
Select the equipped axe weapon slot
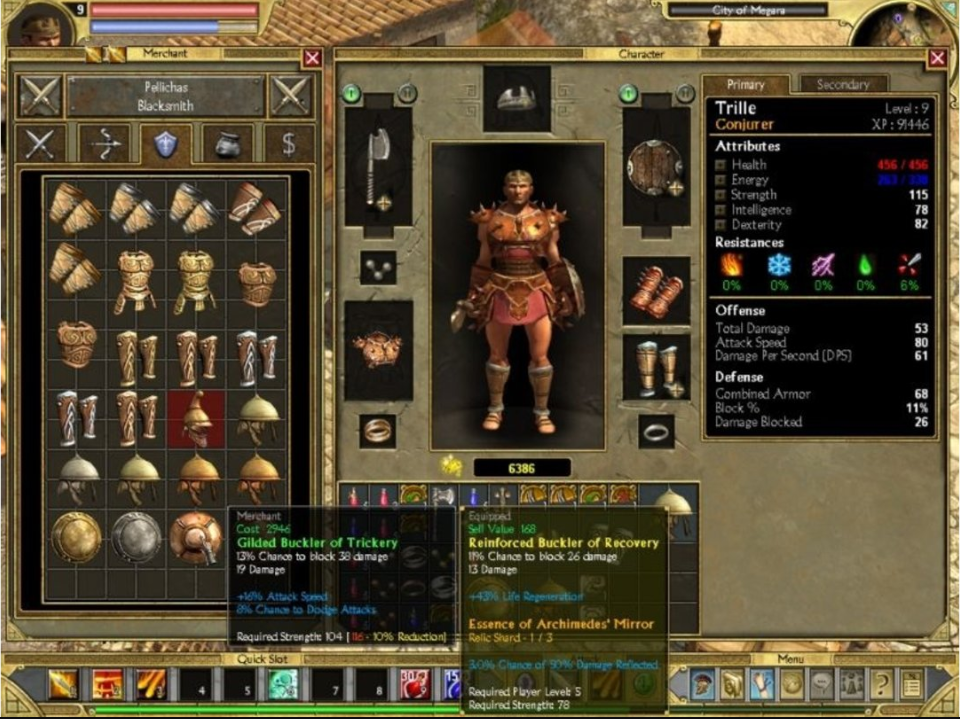tap(378, 165)
